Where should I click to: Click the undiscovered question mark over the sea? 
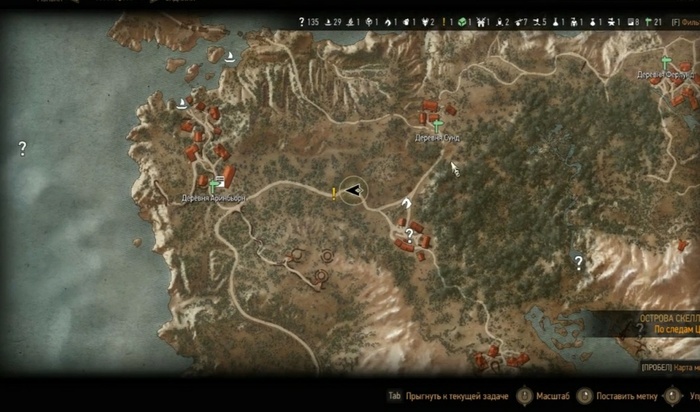coord(22,148)
